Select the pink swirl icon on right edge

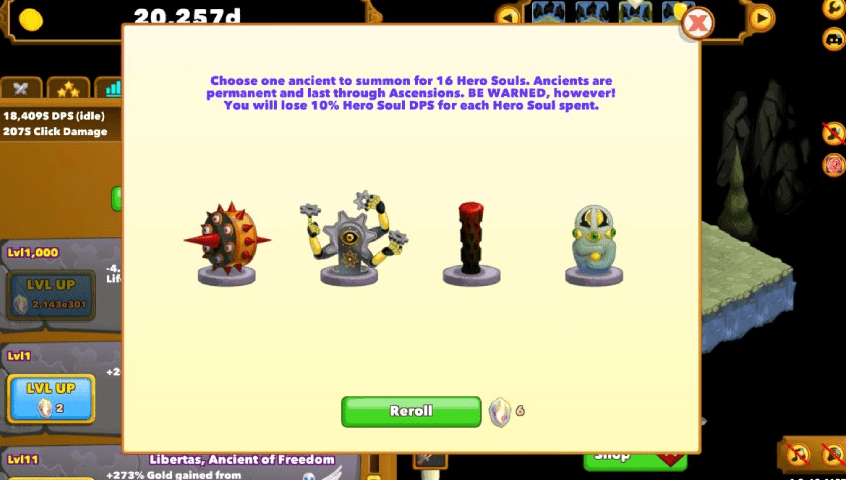(x=833, y=165)
